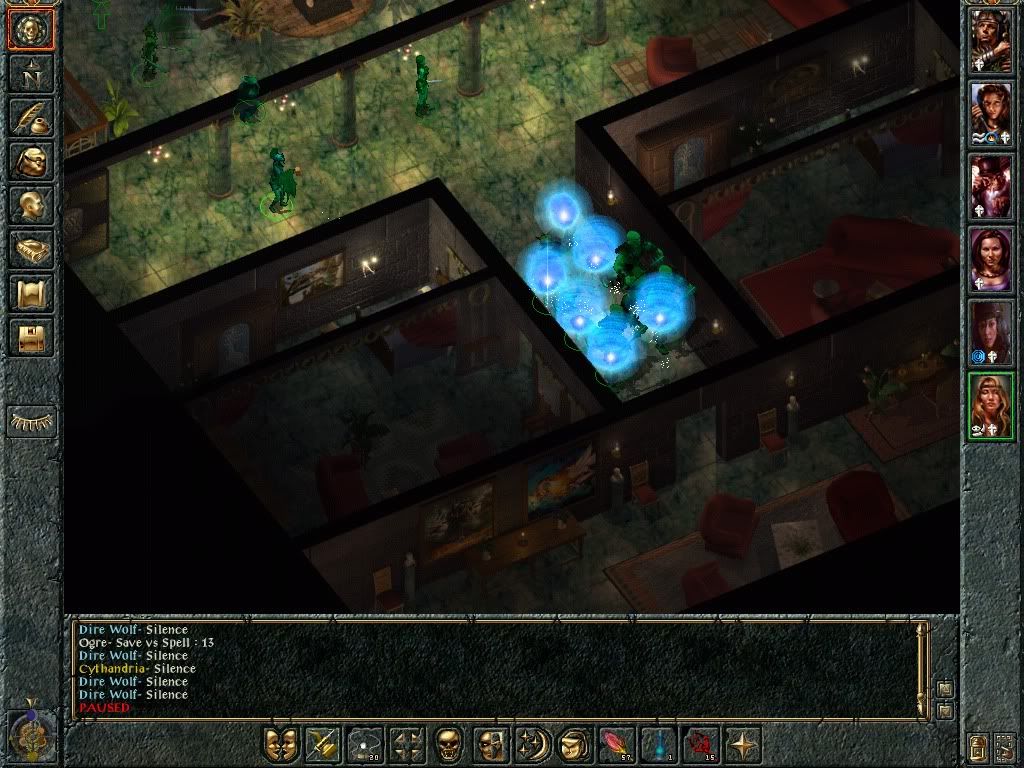Return to game via skull button
This screenshot has height=768, width=1024.
[x=32, y=29]
